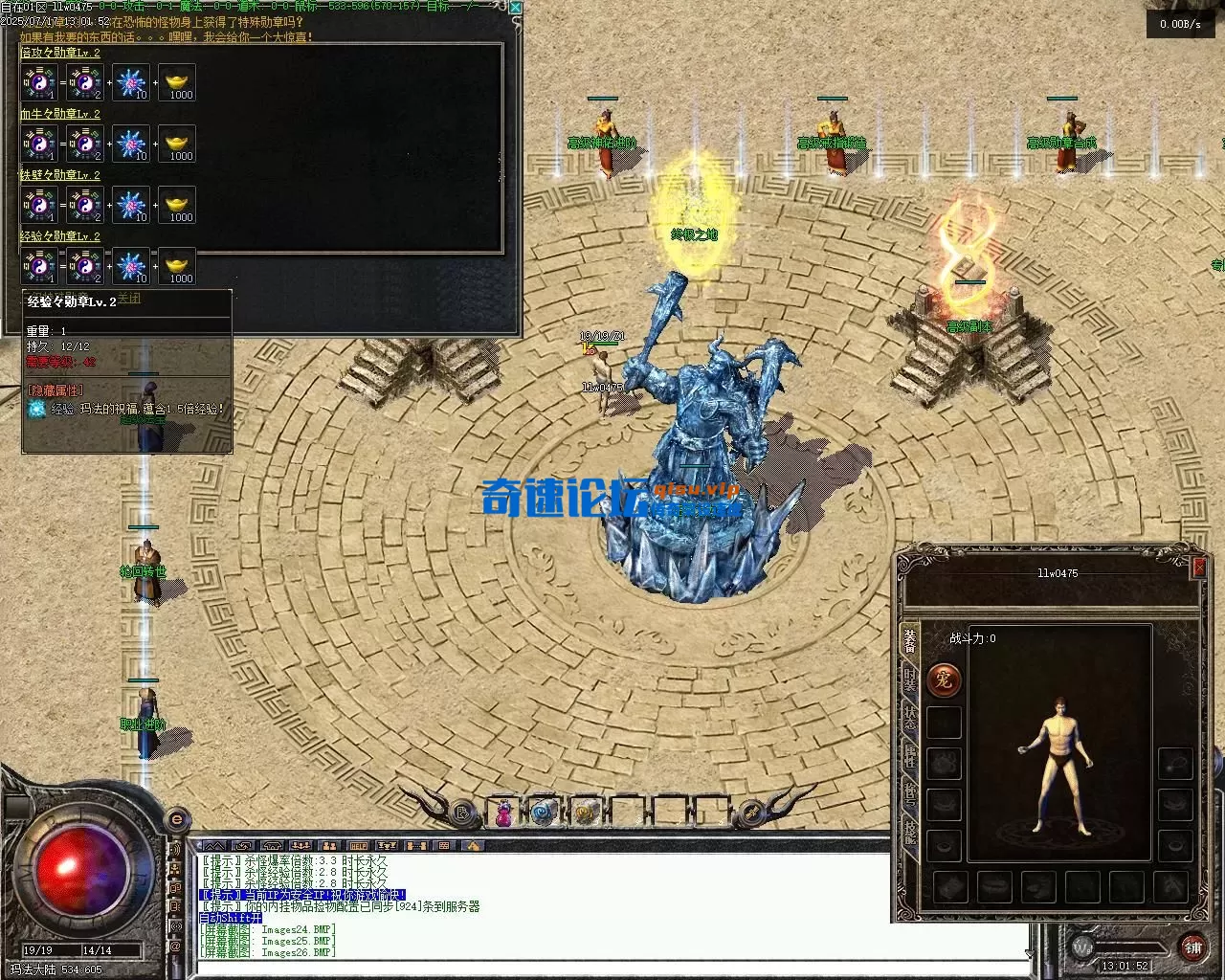Show the 属性 attributes tab
Viewport: 1225px width, 980px height.
pyautogui.click(x=910, y=758)
